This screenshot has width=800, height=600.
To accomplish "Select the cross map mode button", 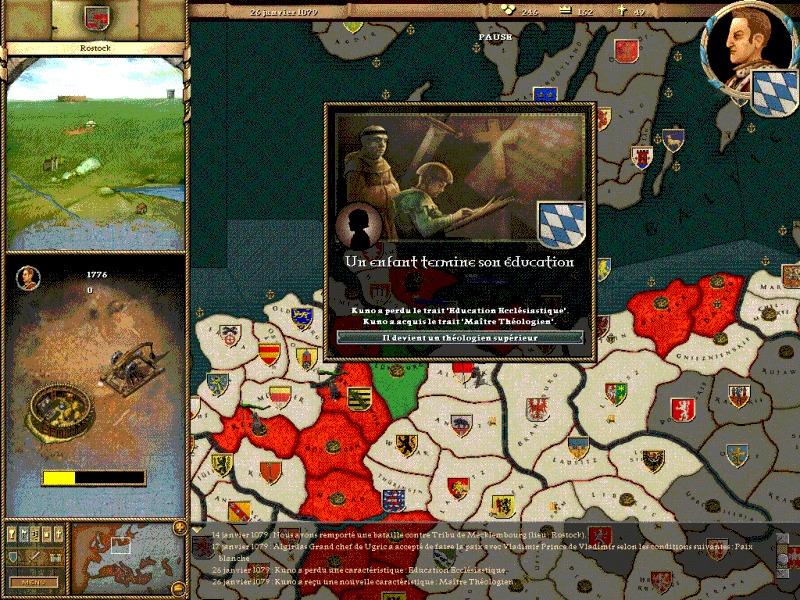I will pyautogui.click(x=57, y=534).
